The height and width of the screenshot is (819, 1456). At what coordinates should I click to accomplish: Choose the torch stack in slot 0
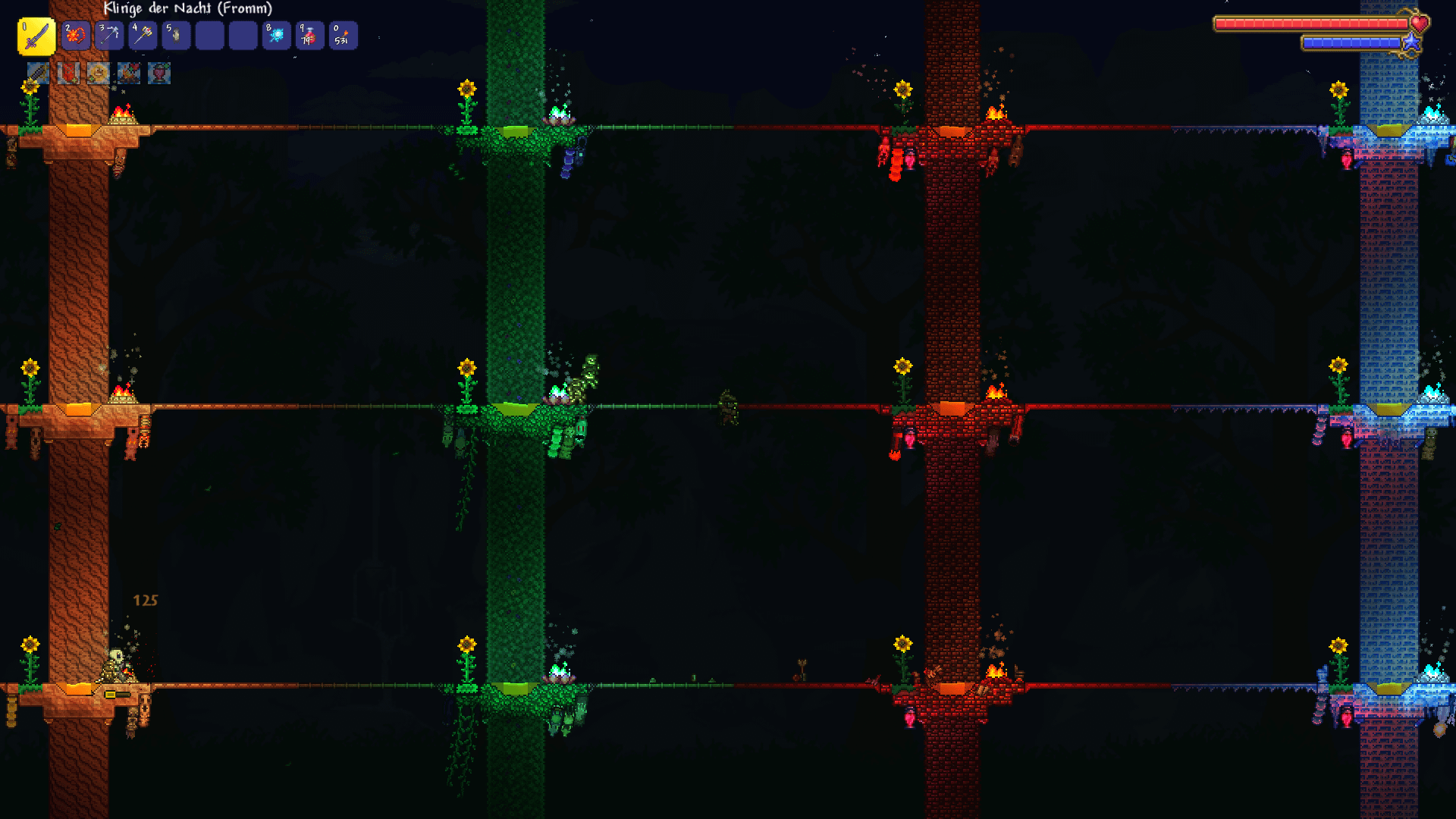(343, 36)
